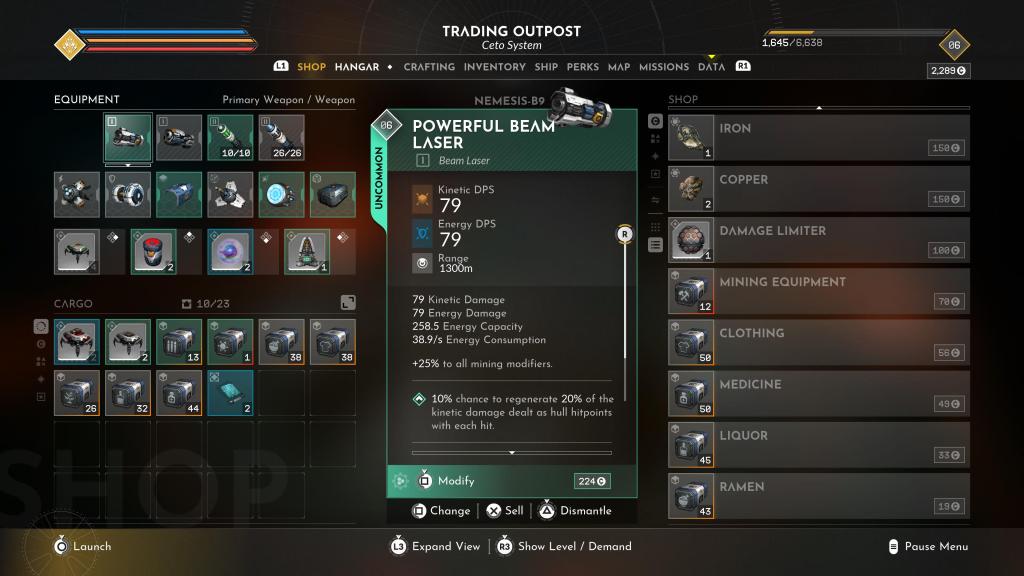Expand the cargo panel with the corner icon

(347, 302)
